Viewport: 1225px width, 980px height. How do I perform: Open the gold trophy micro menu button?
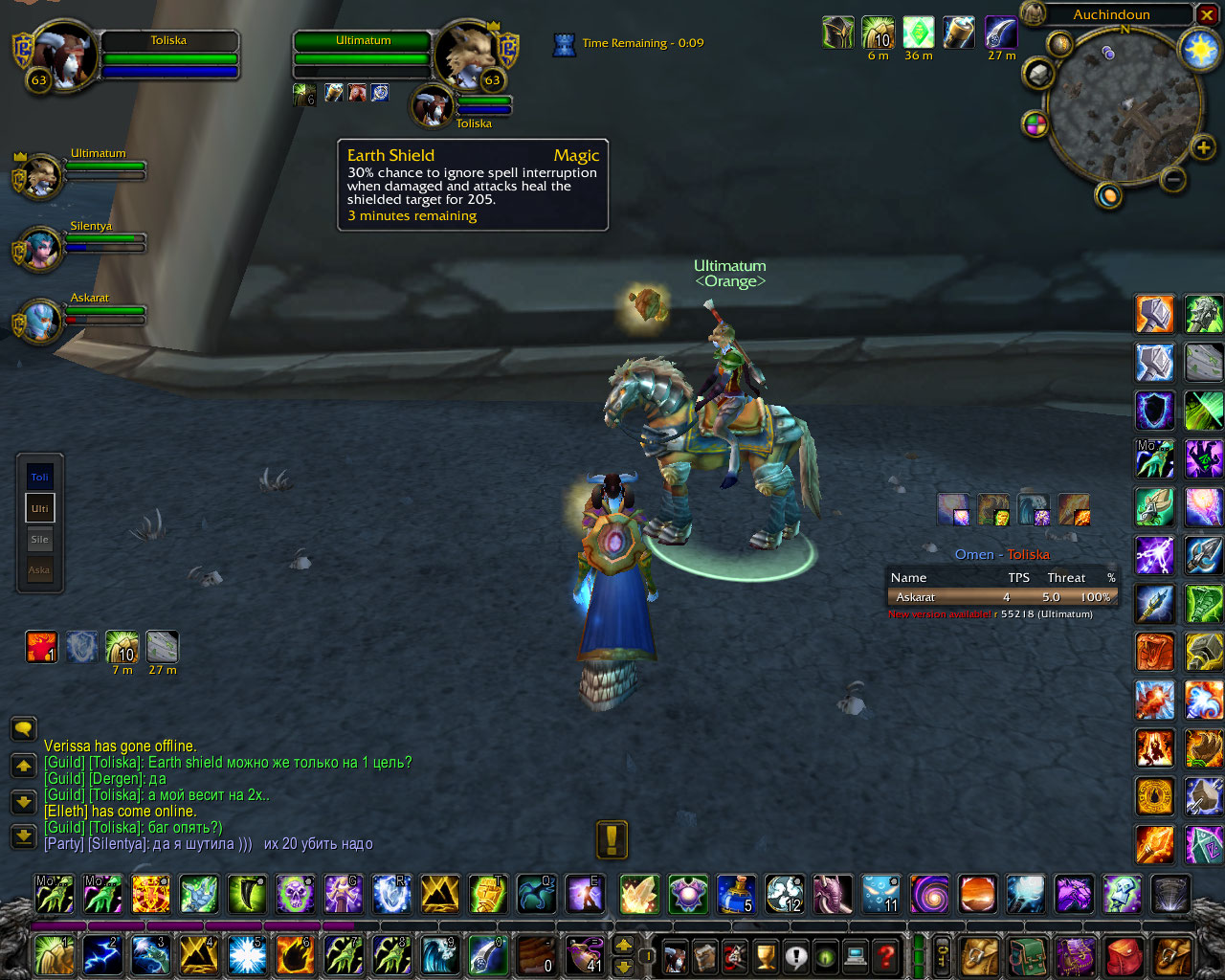[x=766, y=955]
